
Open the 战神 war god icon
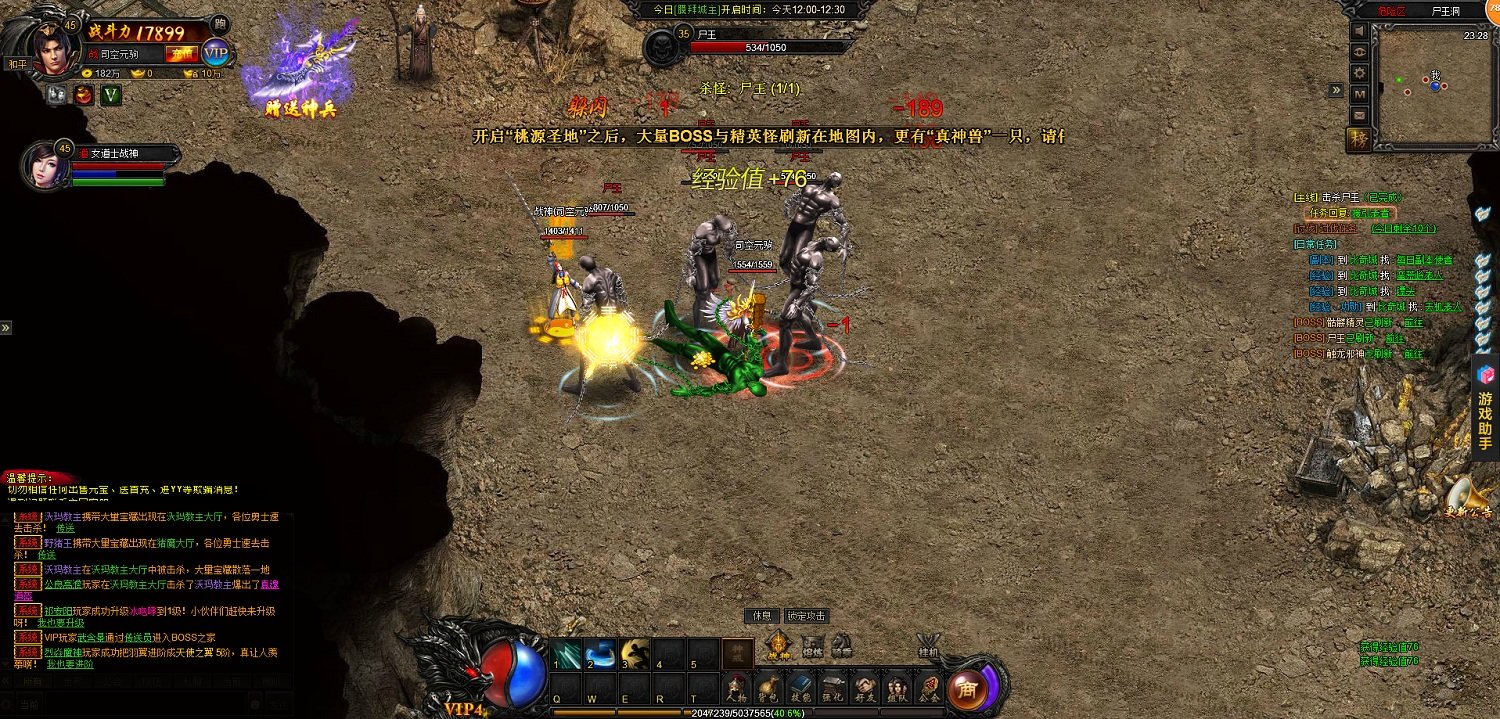click(x=778, y=646)
